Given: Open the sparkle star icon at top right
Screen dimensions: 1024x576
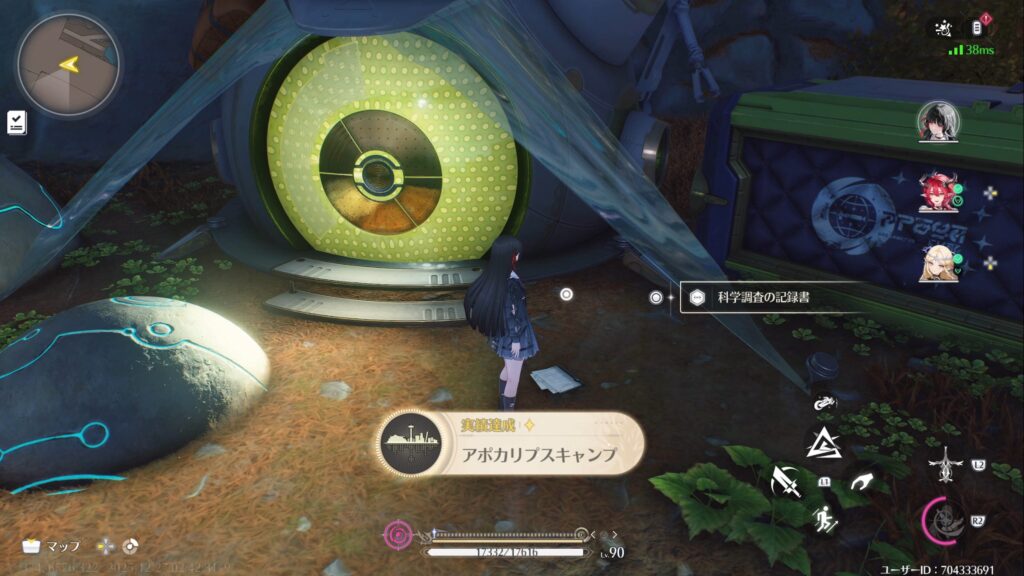Looking at the screenshot, I should click(942, 28).
